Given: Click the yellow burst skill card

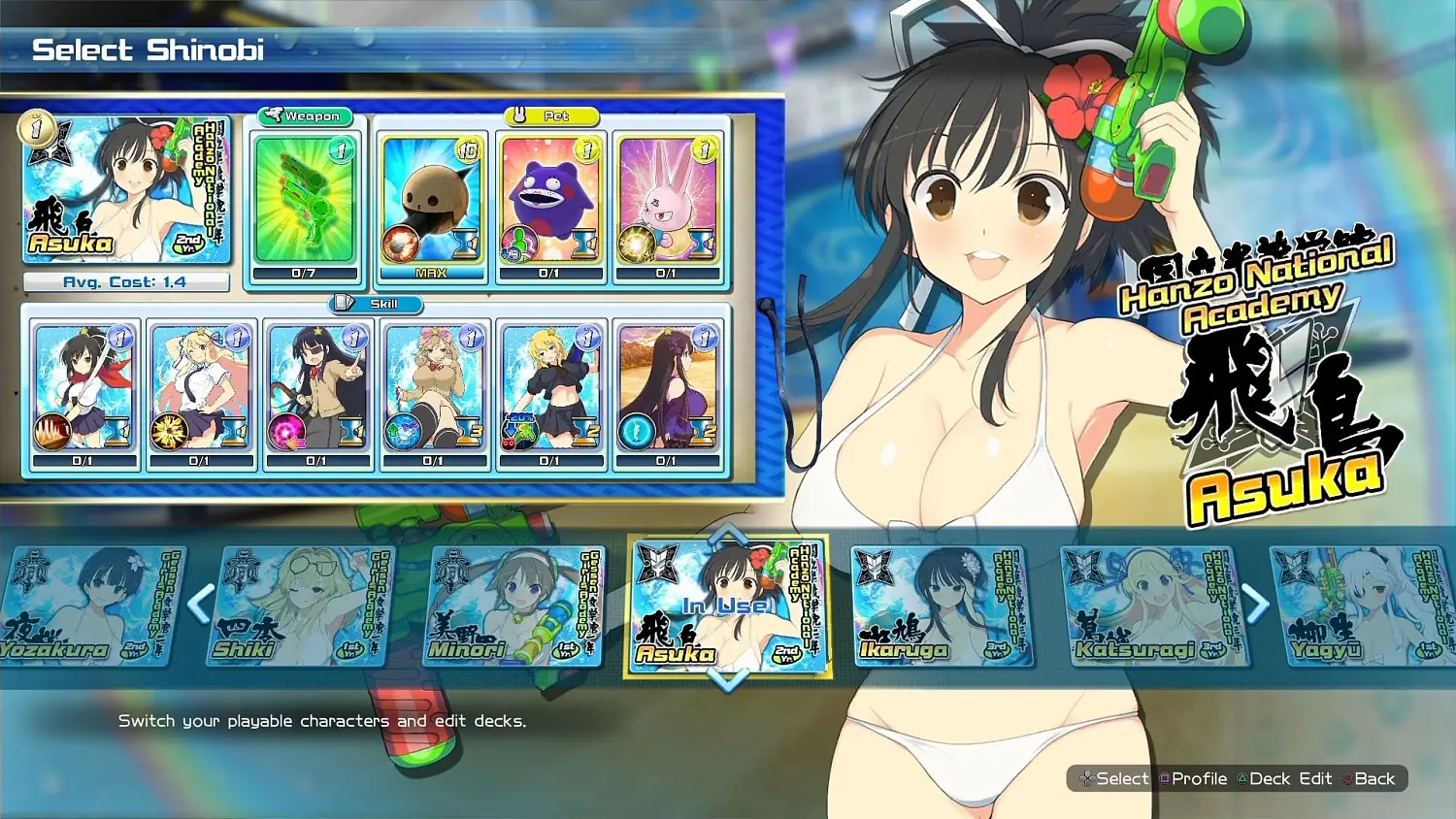Looking at the screenshot, I should 200,388.
